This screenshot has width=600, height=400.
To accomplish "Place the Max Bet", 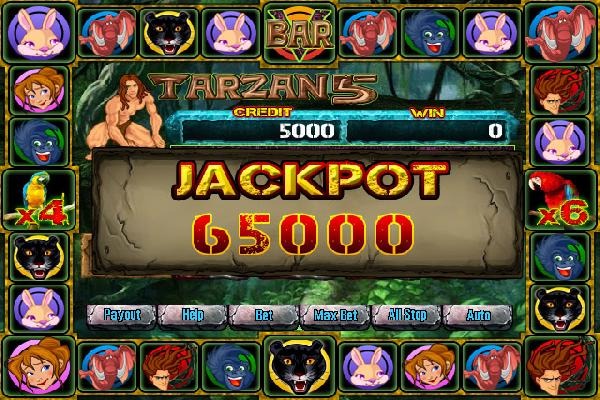I will 335,315.
